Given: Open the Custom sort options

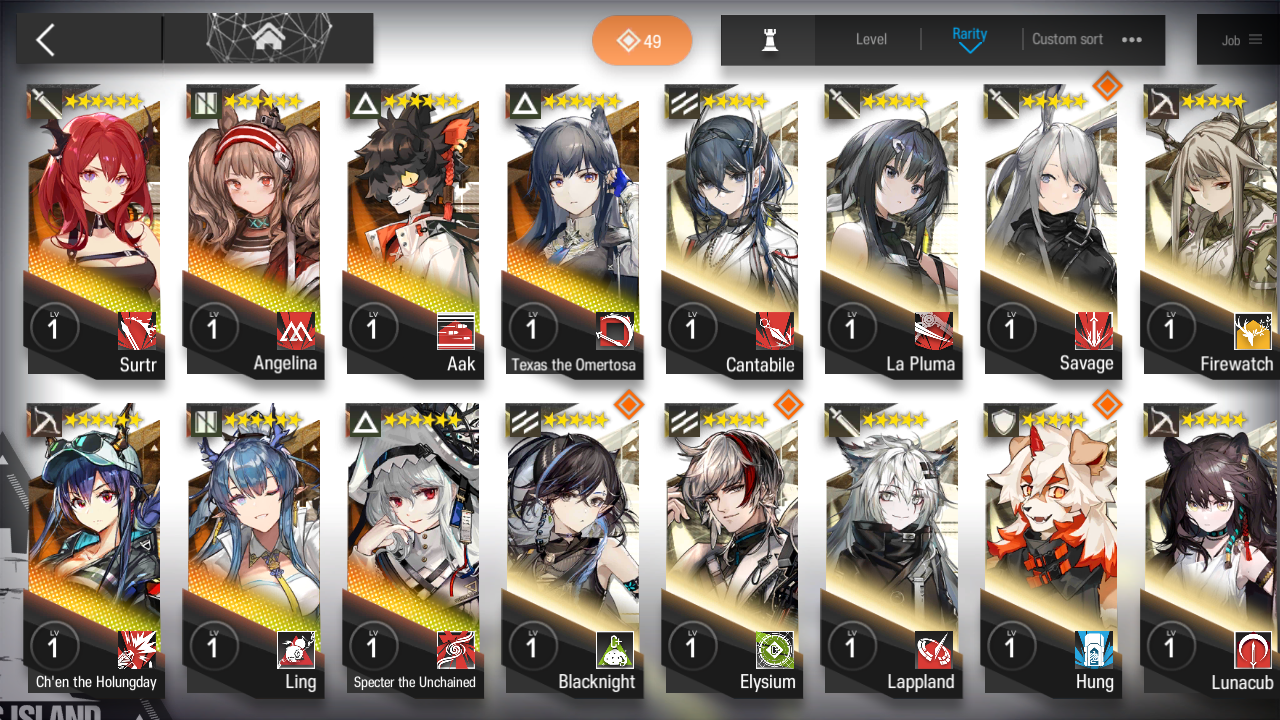Looking at the screenshot, I should click(x=1067, y=40).
